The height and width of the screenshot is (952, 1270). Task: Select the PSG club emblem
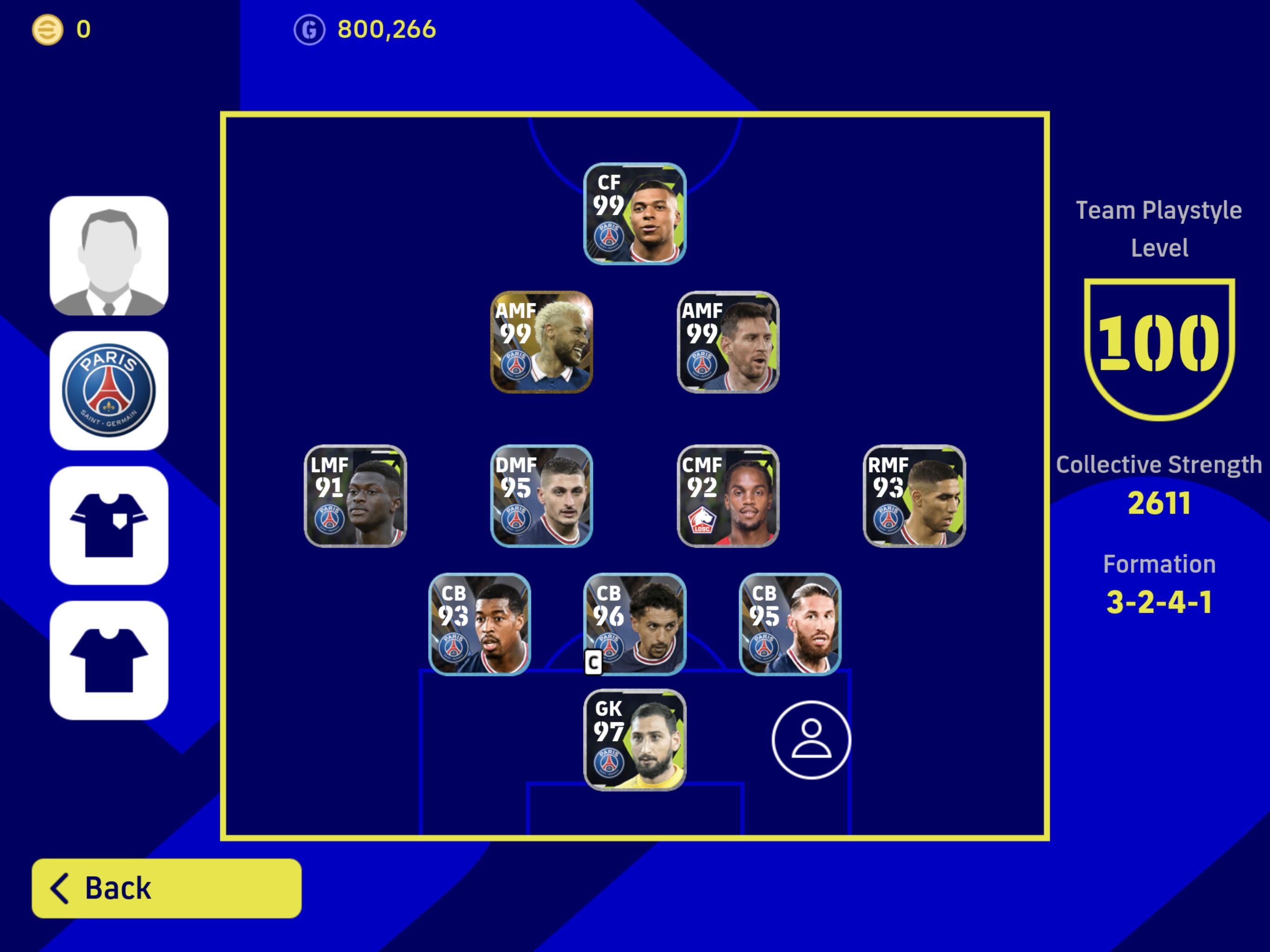coord(108,388)
